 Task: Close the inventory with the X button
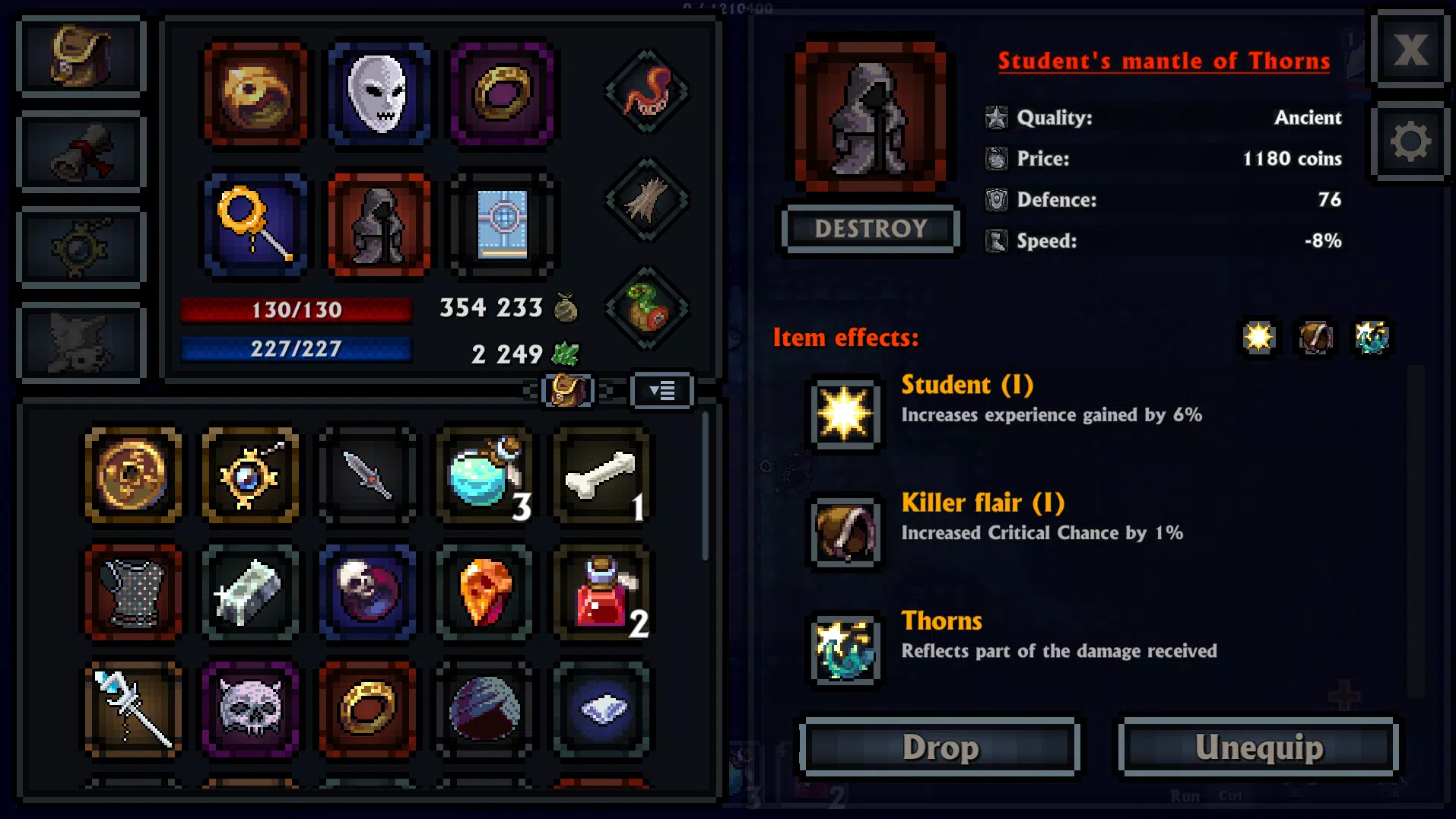(x=1410, y=50)
